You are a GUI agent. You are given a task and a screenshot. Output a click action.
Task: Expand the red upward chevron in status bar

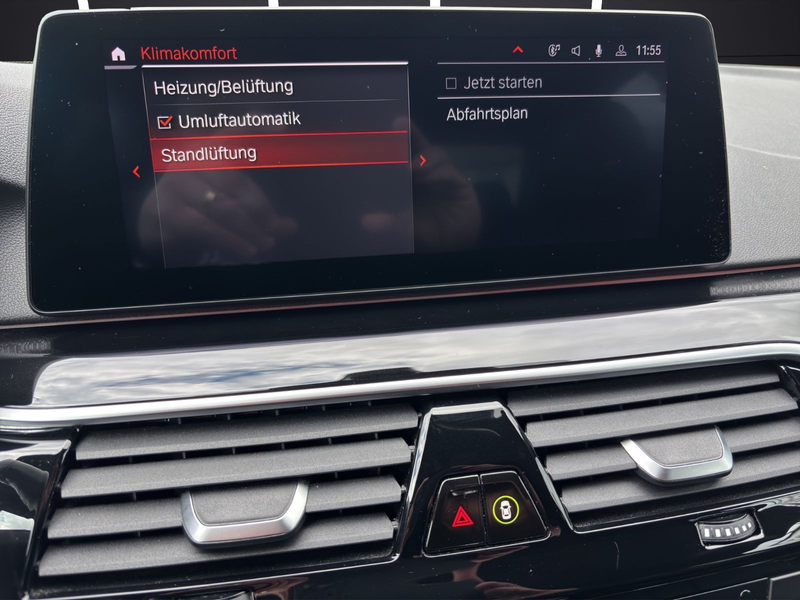pos(517,49)
